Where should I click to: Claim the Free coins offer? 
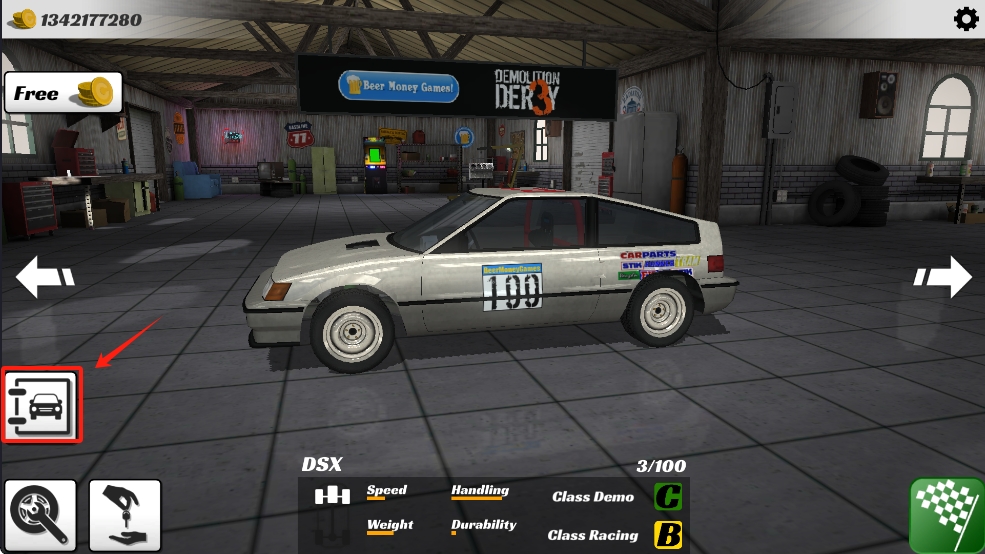pyautogui.click(x=63, y=93)
